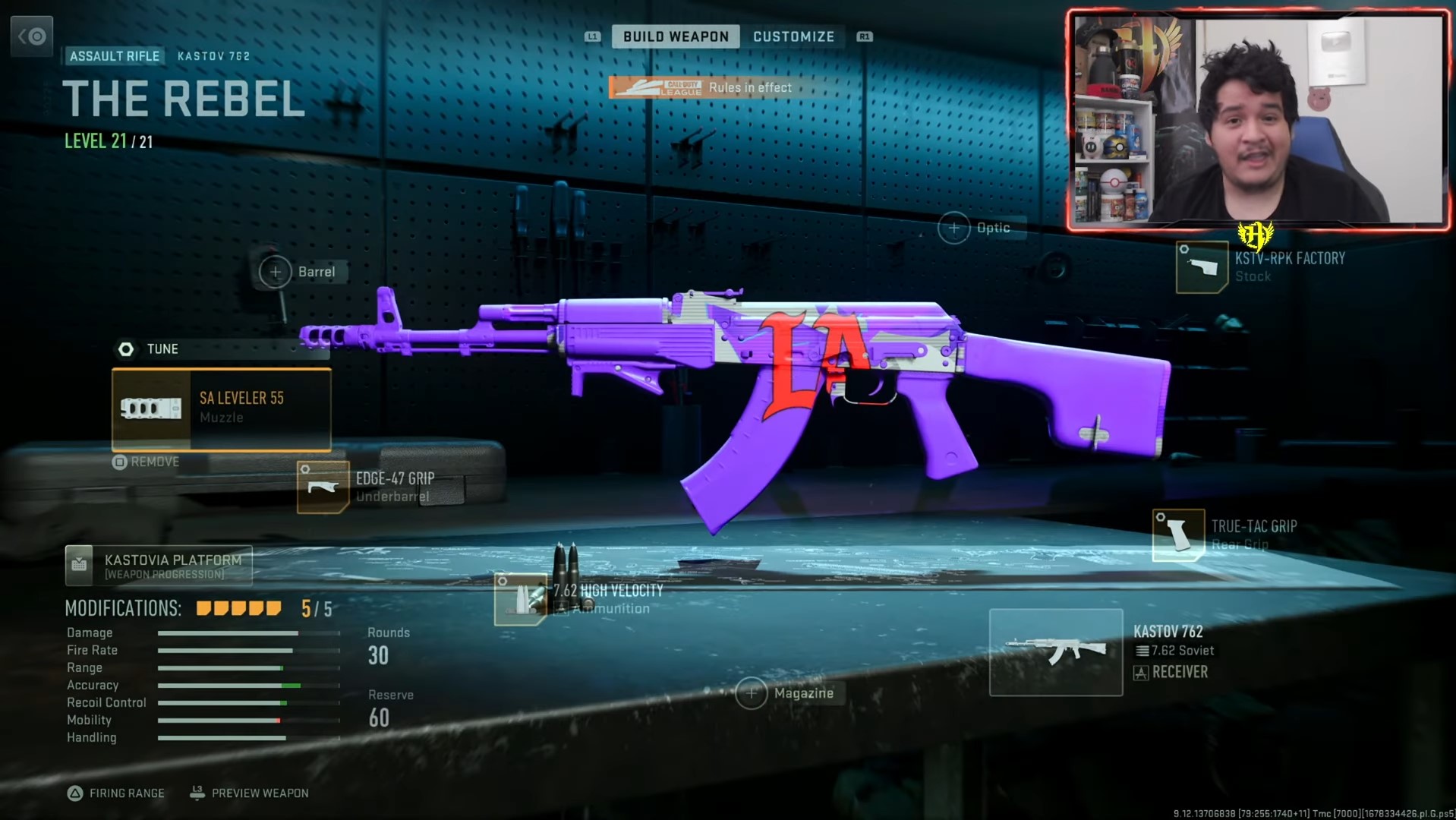
Task: Enter the Firing Range
Action: point(118,793)
